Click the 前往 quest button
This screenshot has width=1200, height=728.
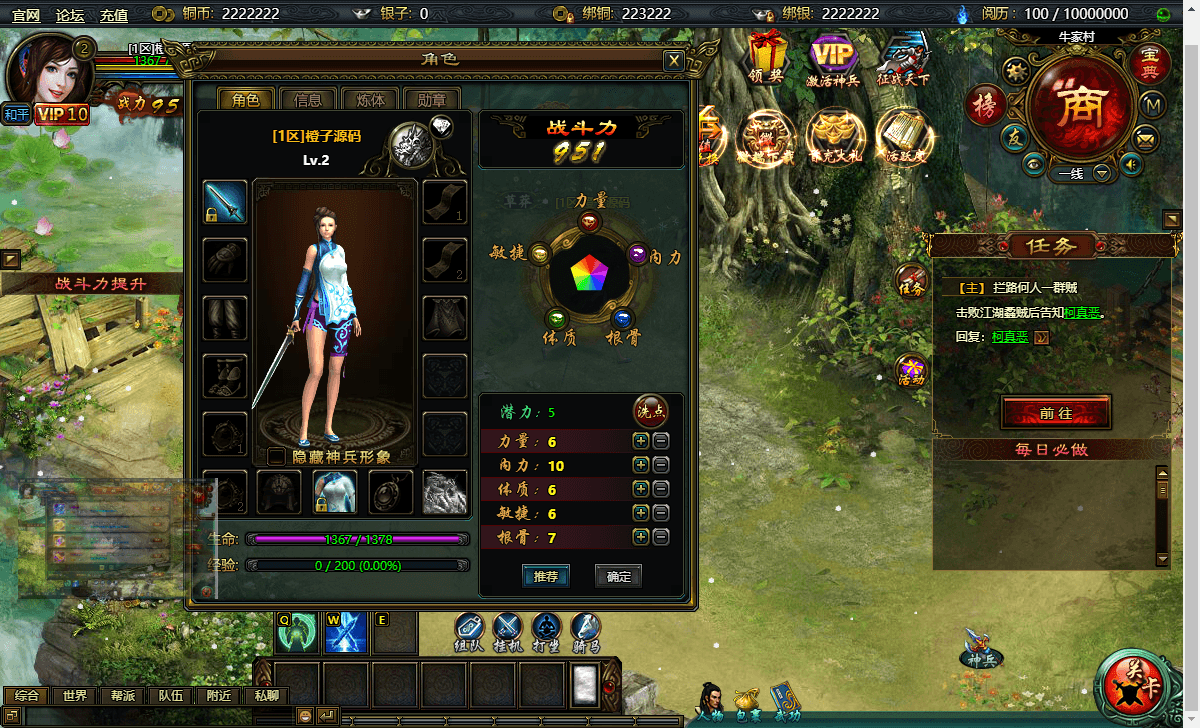pyautogui.click(x=1055, y=412)
